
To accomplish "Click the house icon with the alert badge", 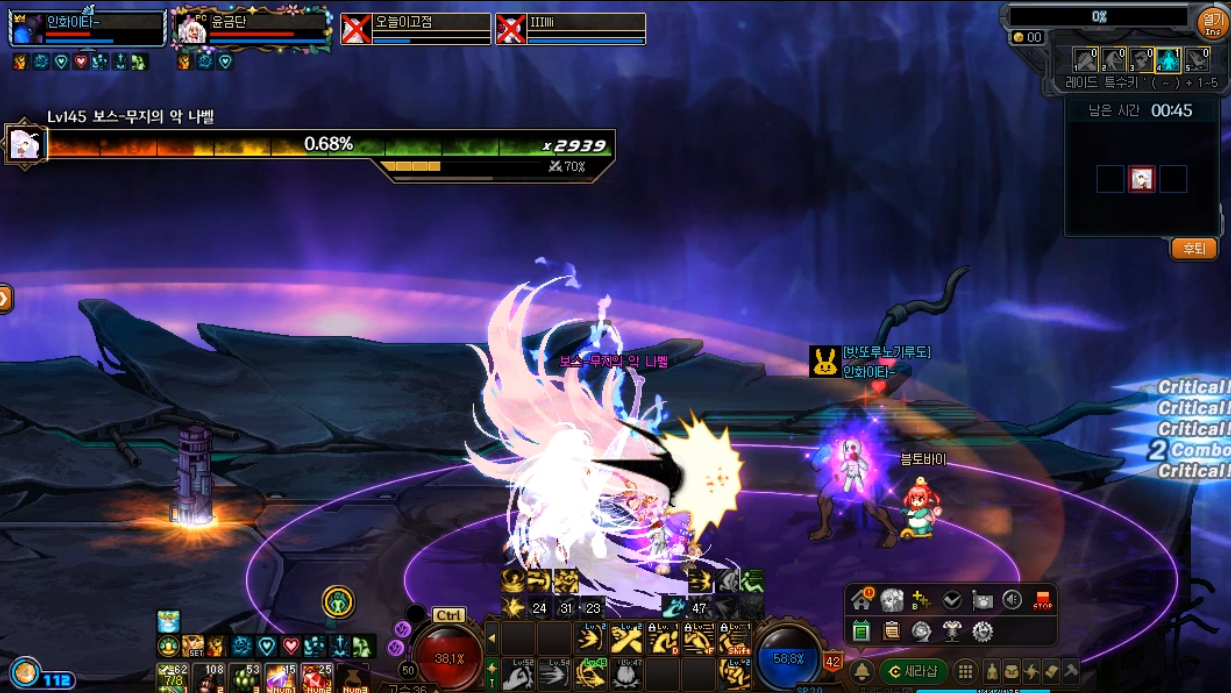I will pos(861,600).
